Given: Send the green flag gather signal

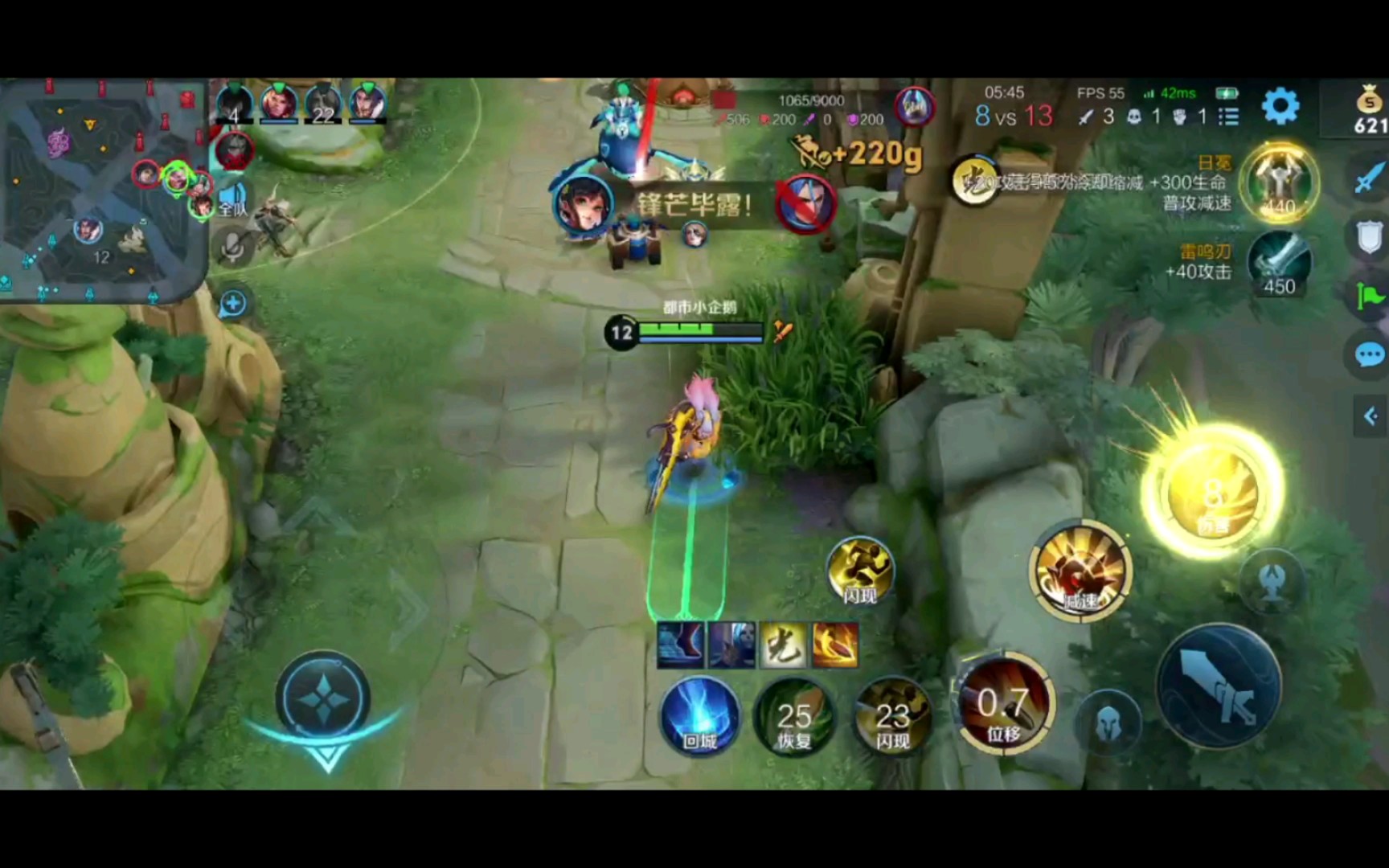Looking at the screenshot, I should pyautogui.click(x=1369, y=297).
